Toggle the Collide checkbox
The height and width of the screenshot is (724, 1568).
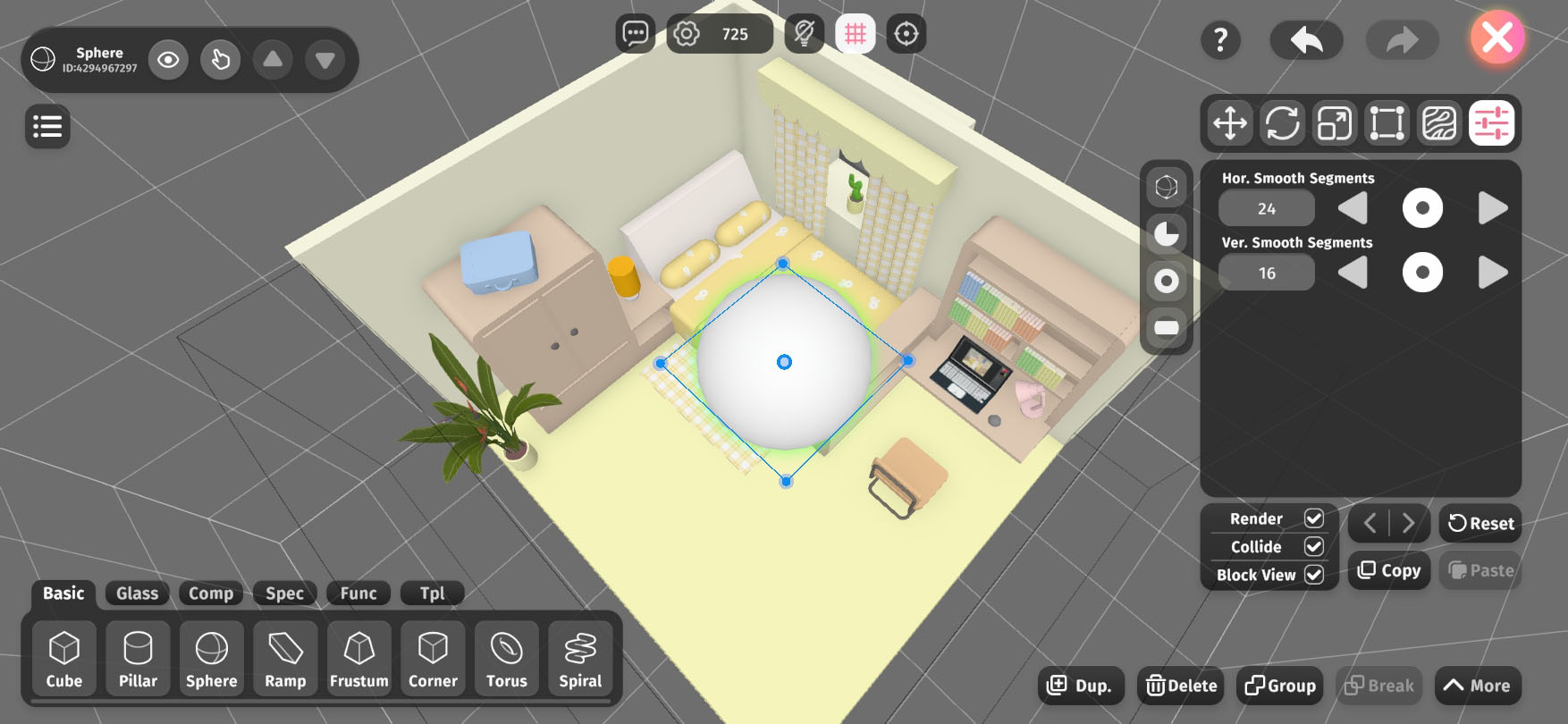pyautogui.click(x=1313, y=546)
